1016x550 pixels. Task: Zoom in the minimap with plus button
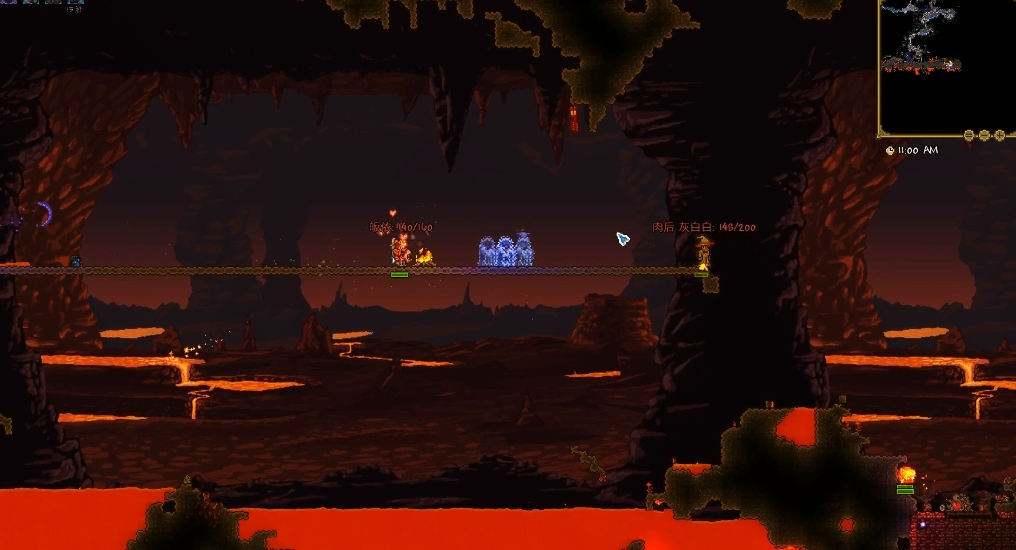998,135
